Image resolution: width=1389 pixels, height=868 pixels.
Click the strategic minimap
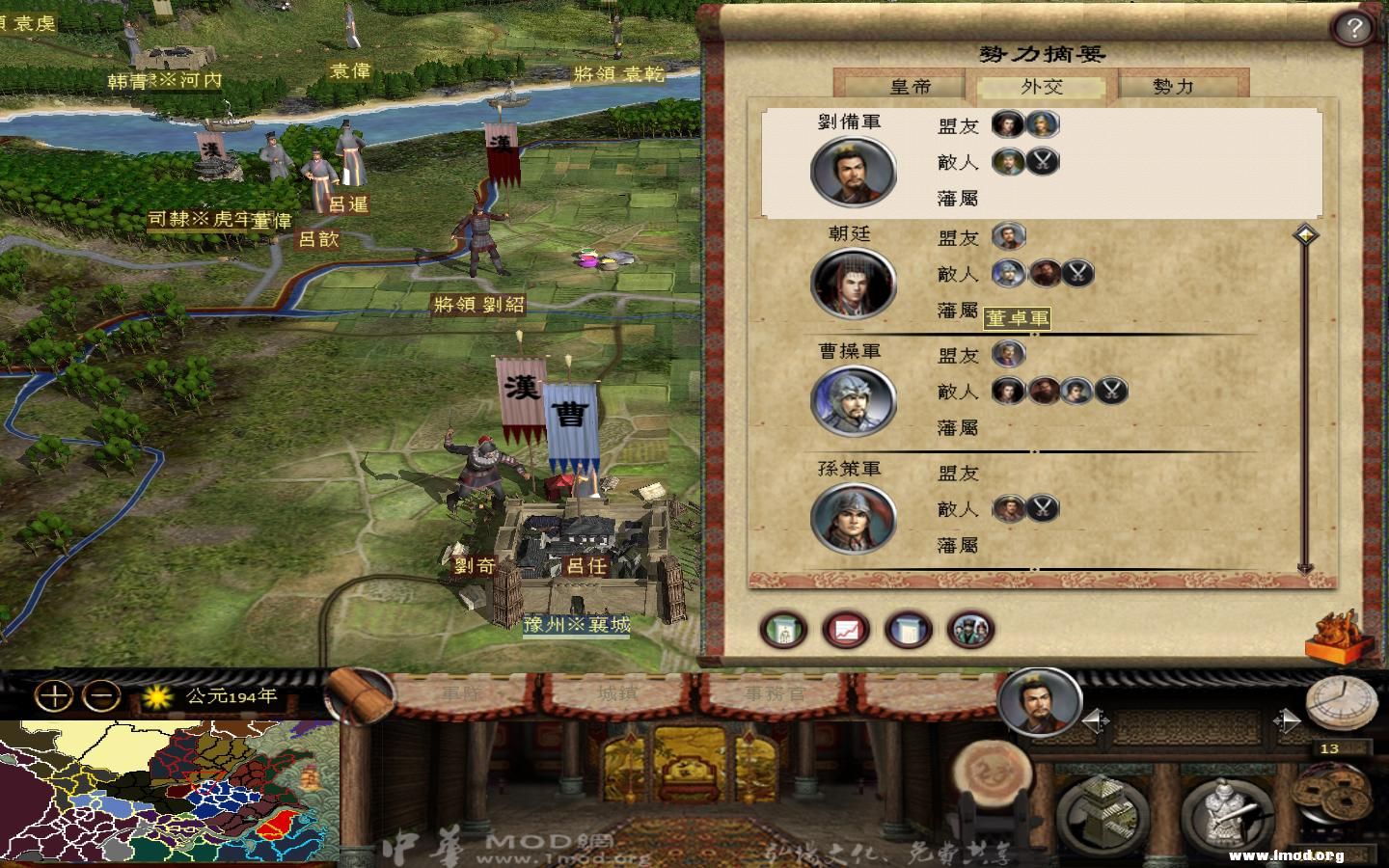[x=169, y=793]
